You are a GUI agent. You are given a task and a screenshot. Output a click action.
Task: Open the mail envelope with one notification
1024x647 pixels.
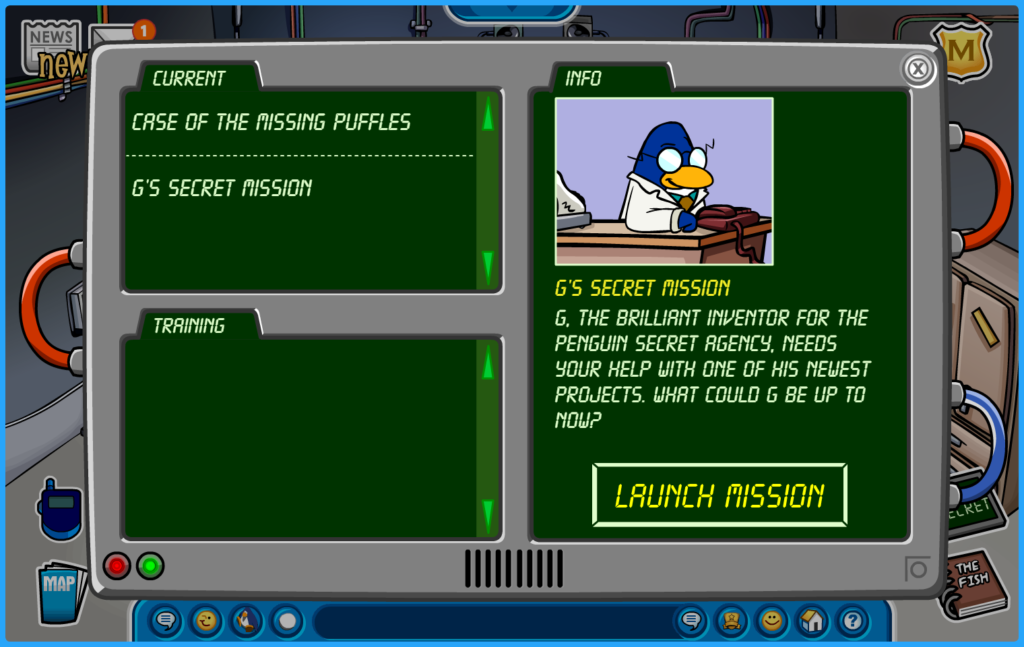(x=115, y=38)
